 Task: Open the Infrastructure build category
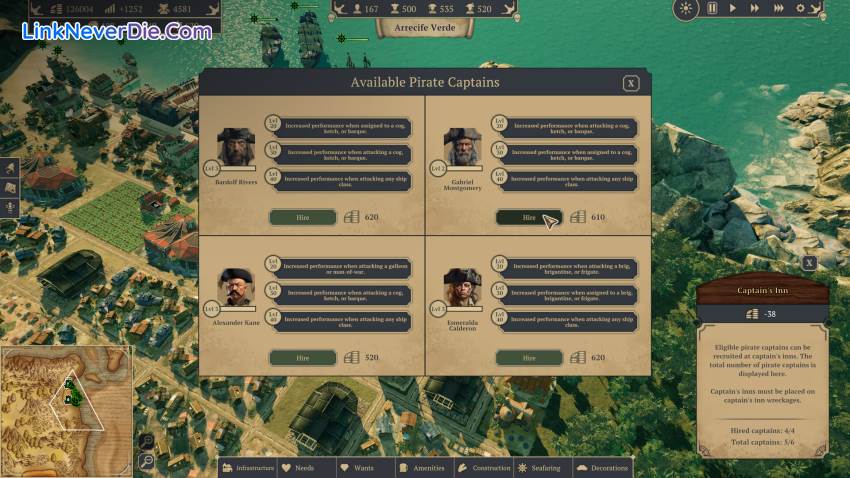248,468
